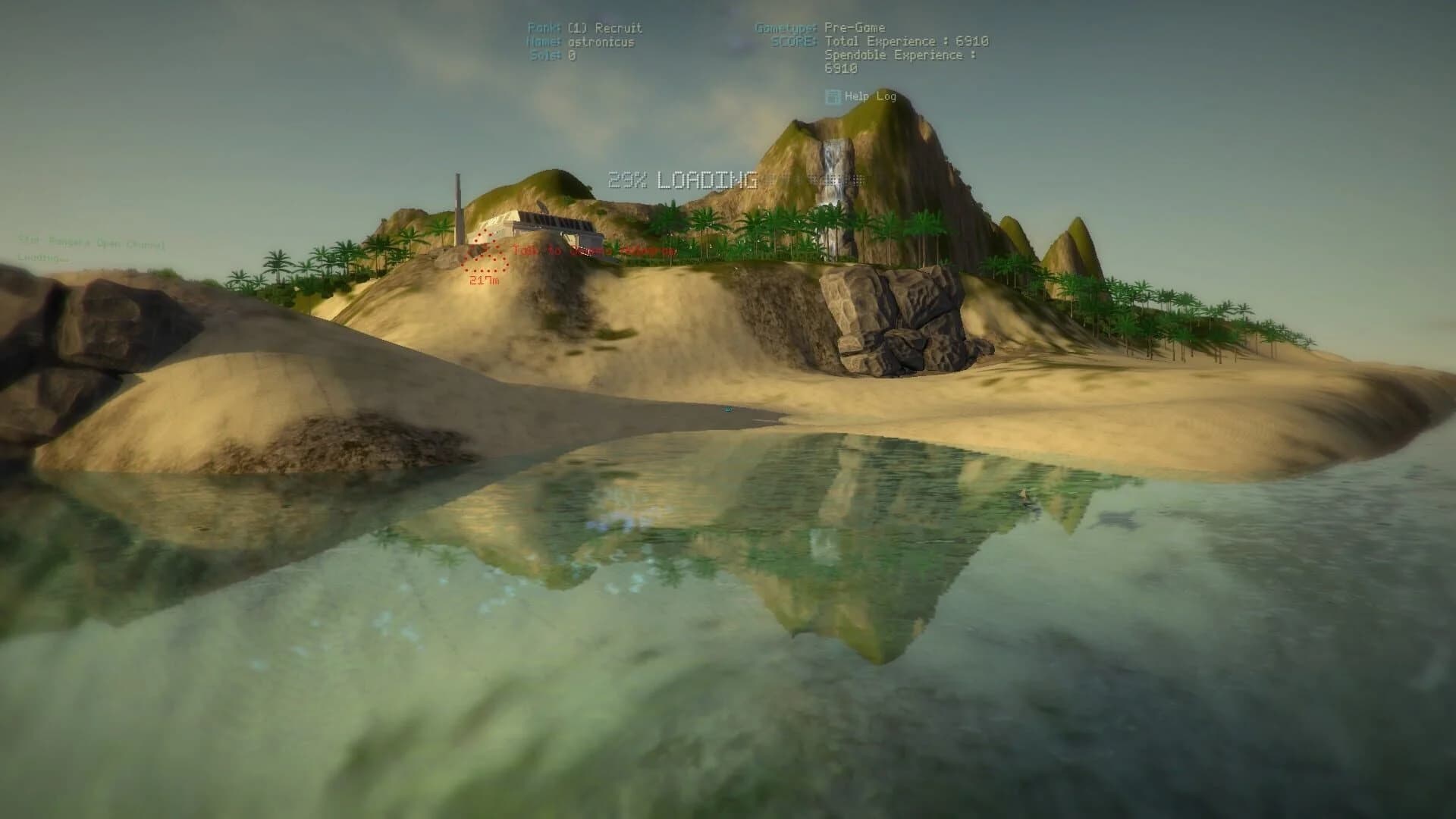Click the Rank label showing (1) Recruit
This screenshot has width=1456, height=819.
pos(584,27)
